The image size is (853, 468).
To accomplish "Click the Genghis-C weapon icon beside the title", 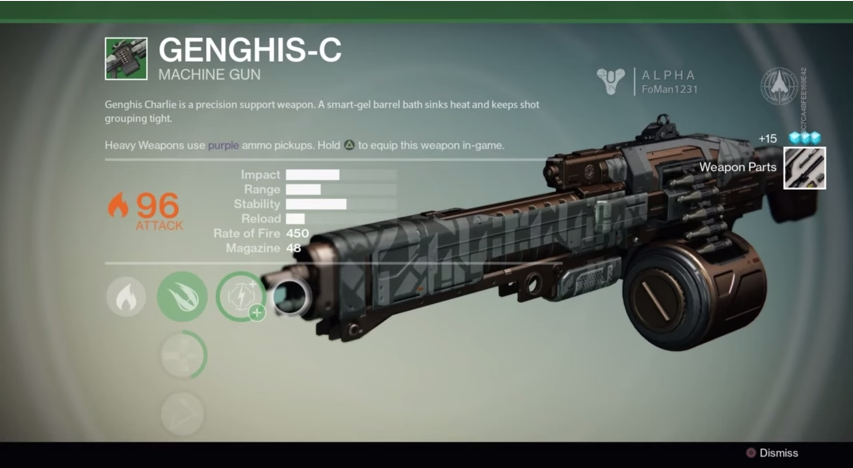I will (126, 59).
